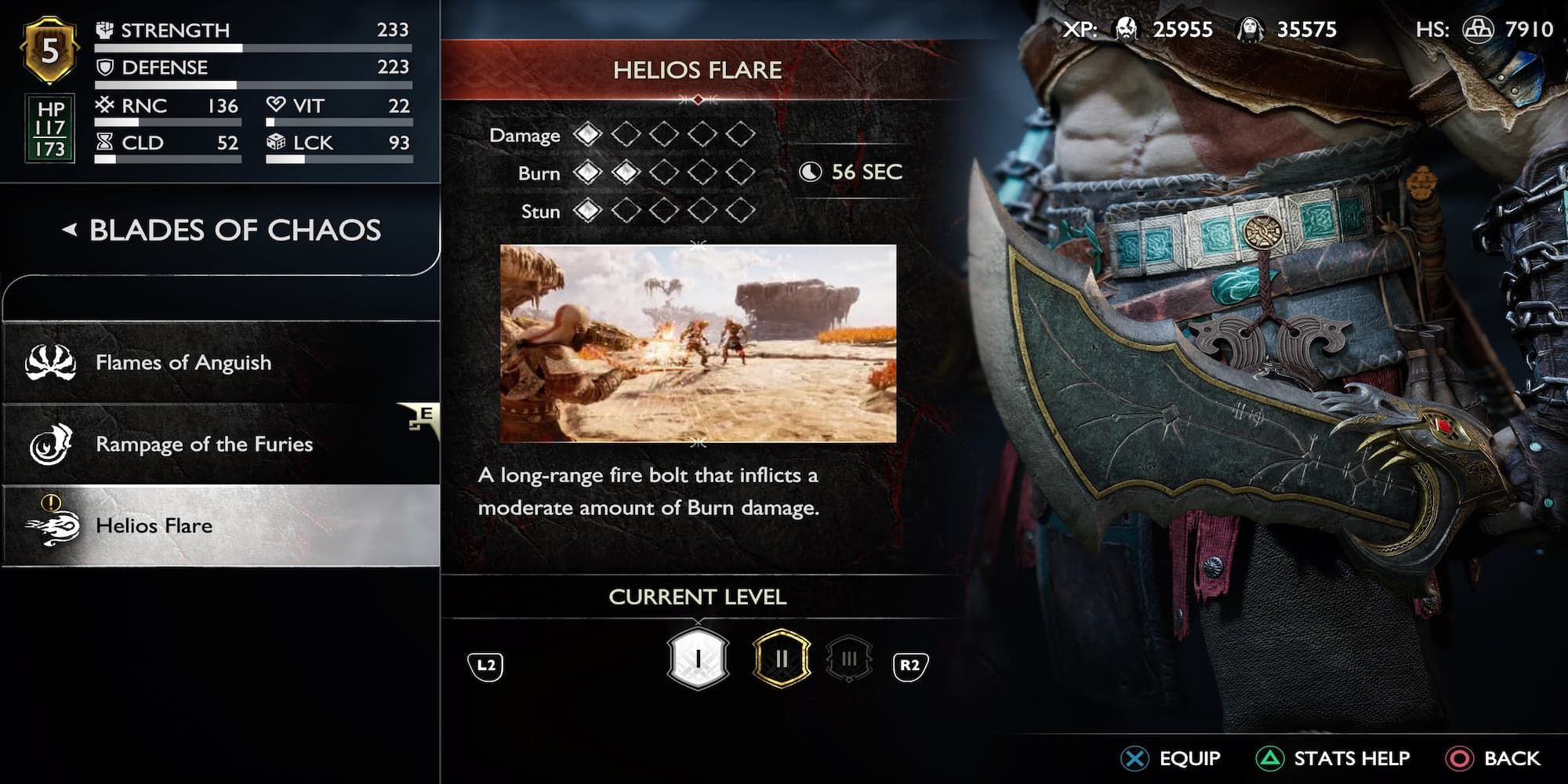This screenshot has height=784, width=1568.
Task: Click the Vitality heart icon
Action: tap(276, 105)
